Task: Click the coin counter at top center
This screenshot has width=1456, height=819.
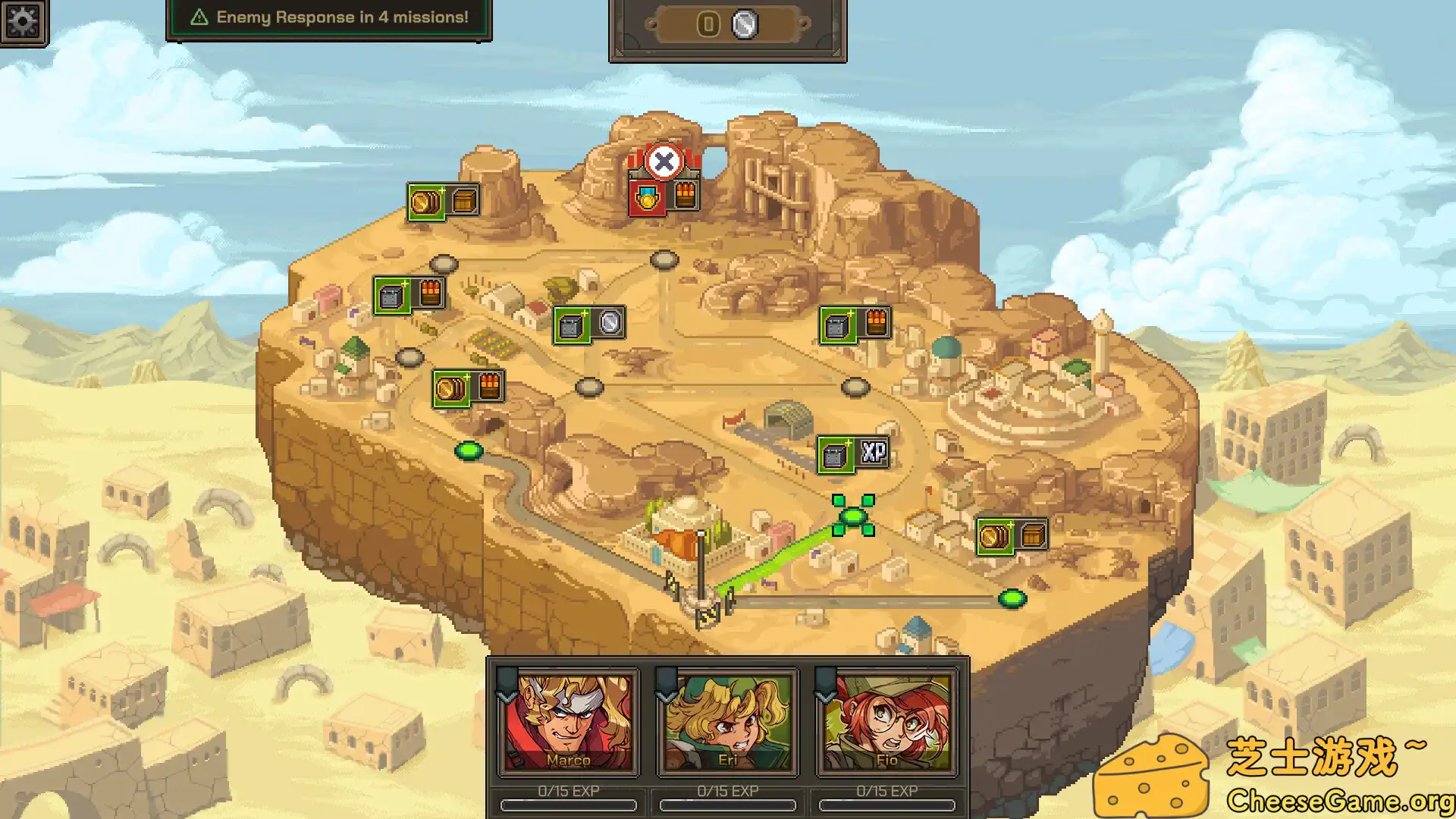Action: [x=724, y=25]
